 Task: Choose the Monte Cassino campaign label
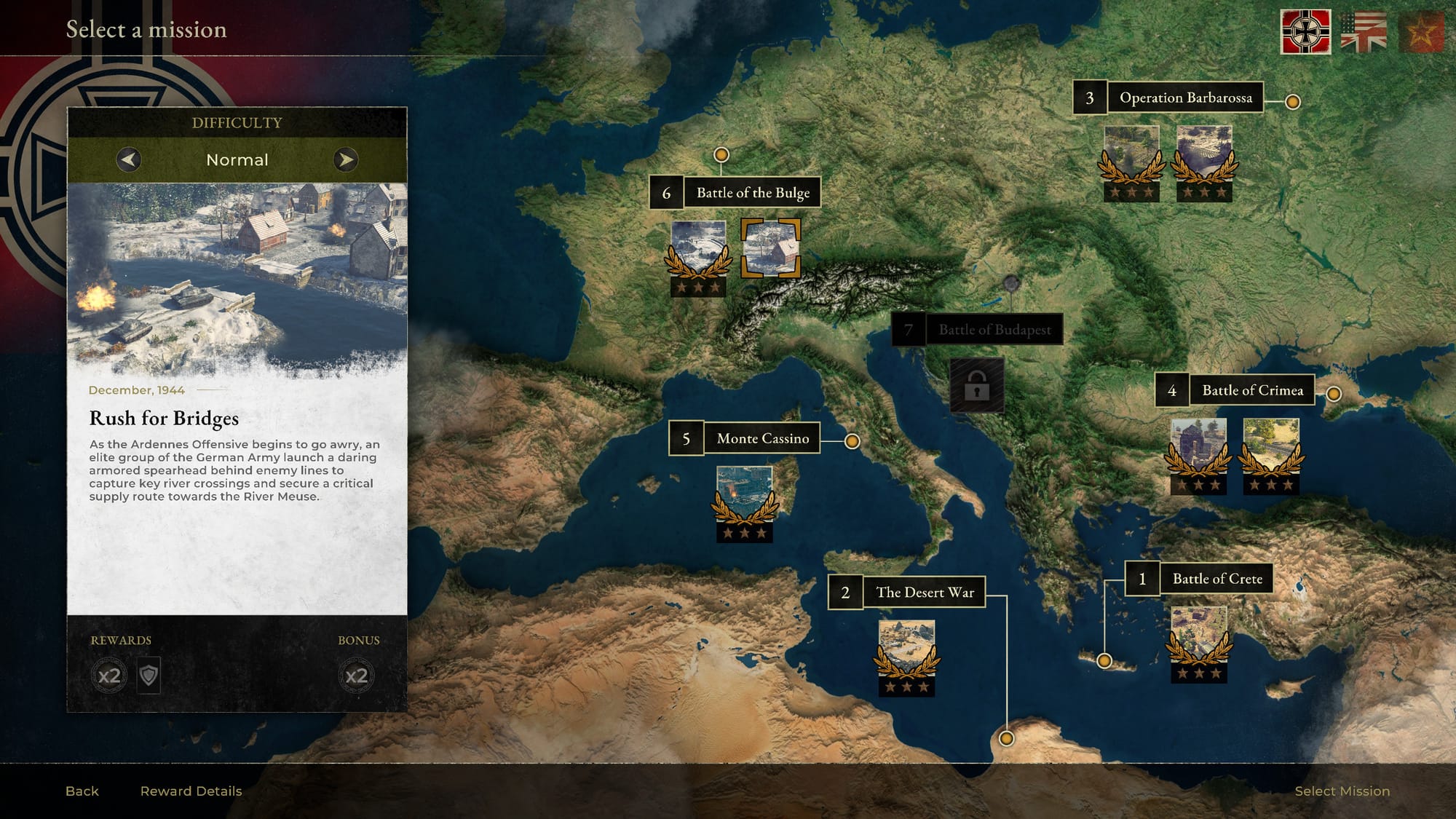point(762,438)
